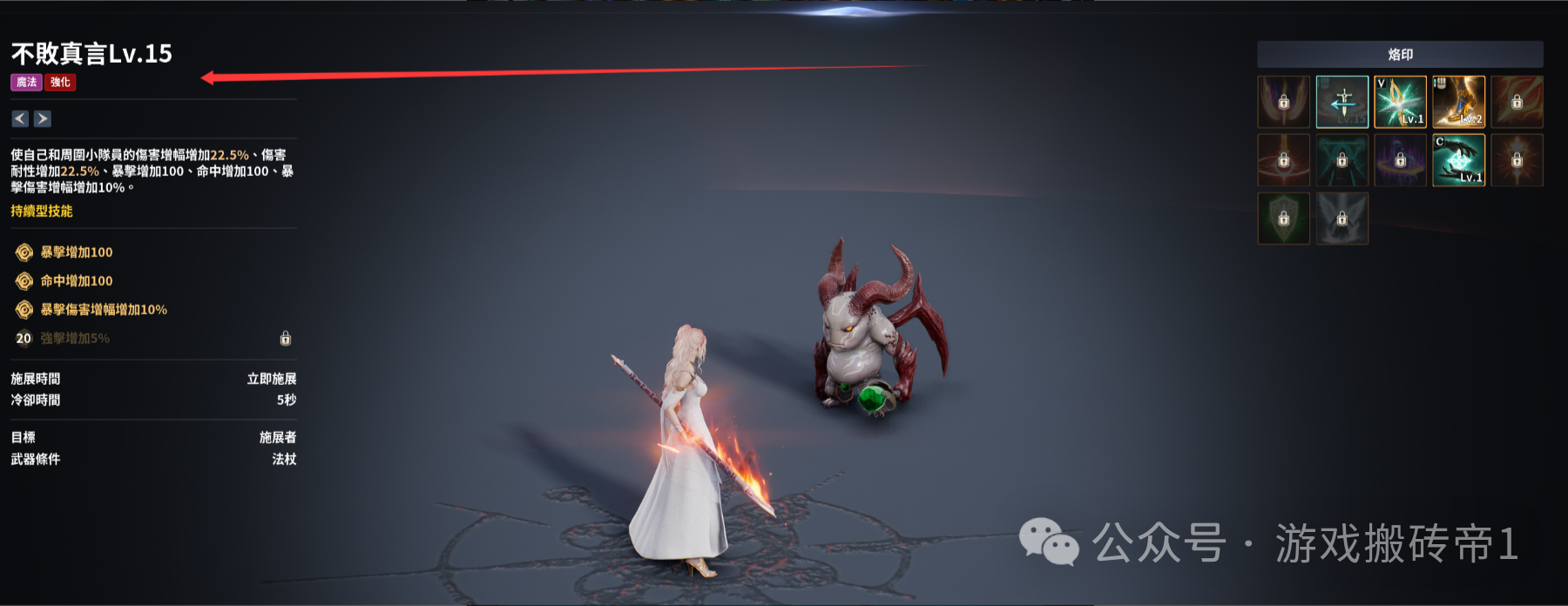
Task: Select the golden boot Lv.2 skill
Action: coord(1458,102)
